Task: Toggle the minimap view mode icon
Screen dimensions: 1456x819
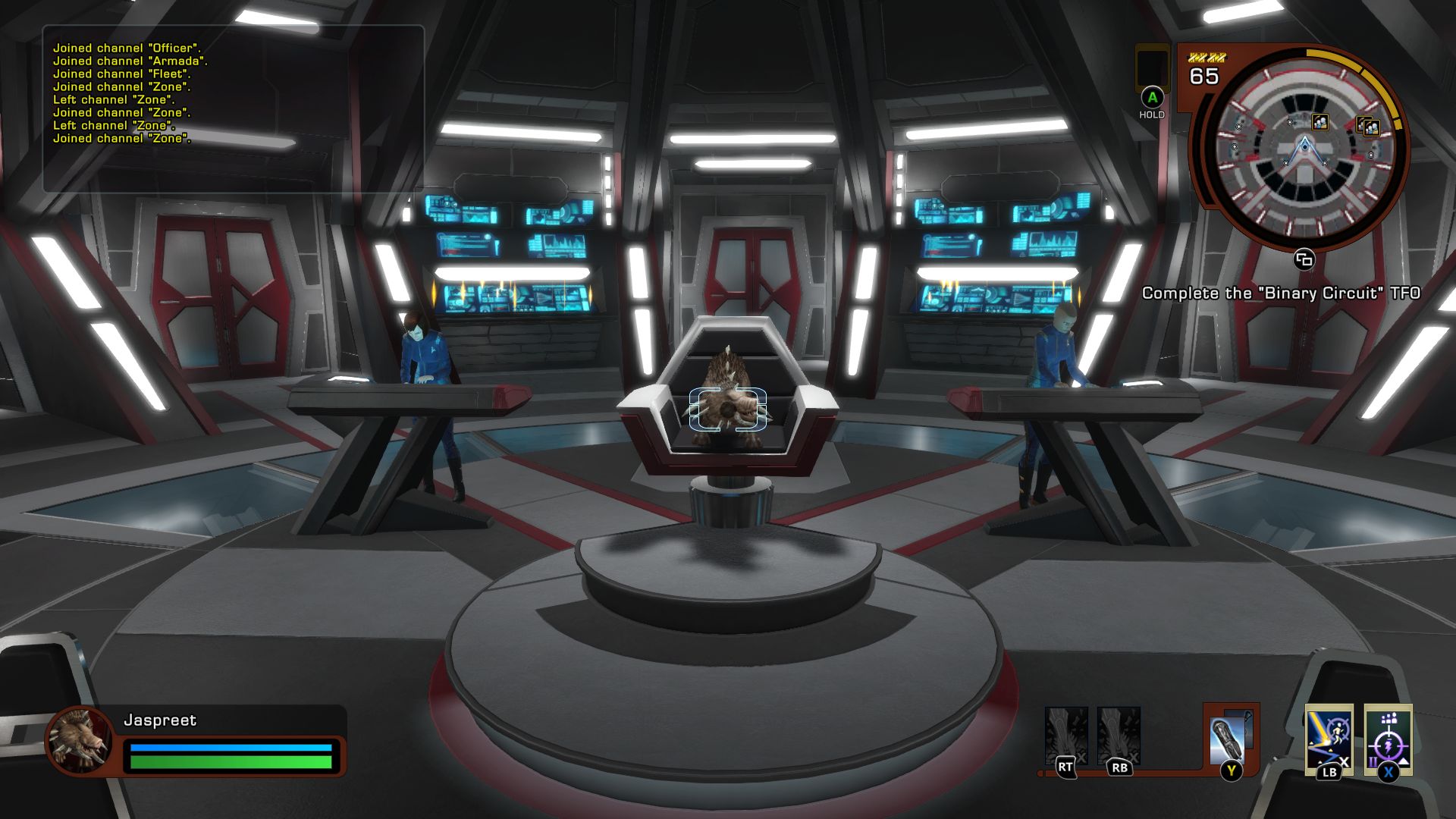Action: pyautogui.click(x=1303, y=259)
